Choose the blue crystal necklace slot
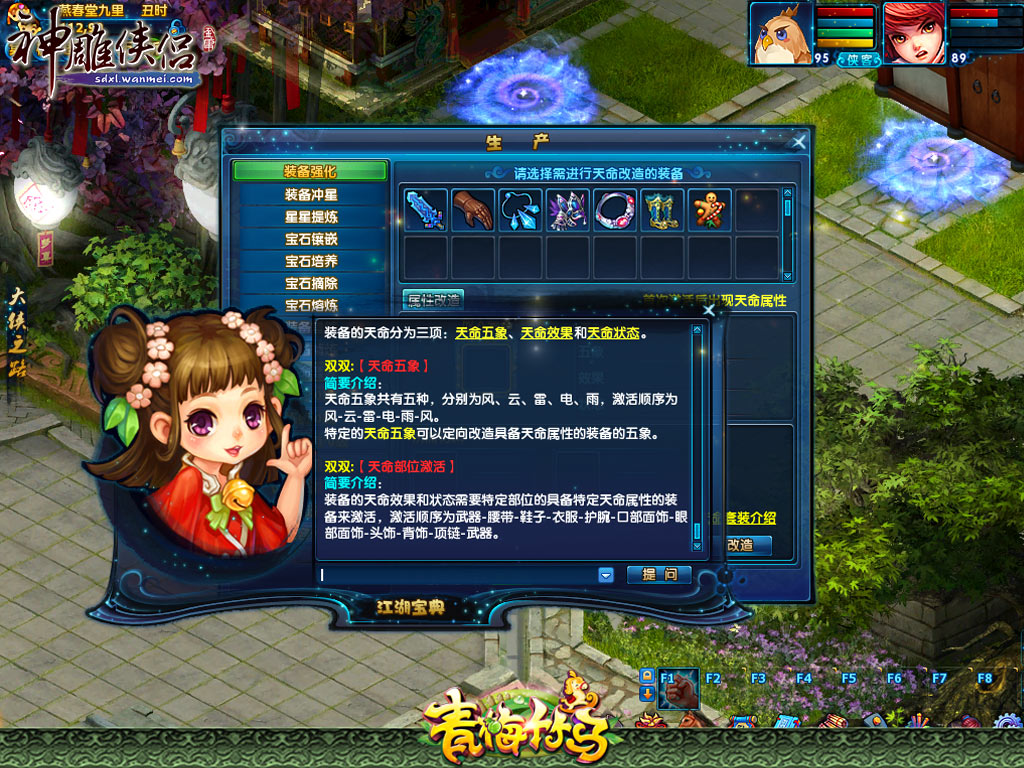Screen dimensions: 1024x768 pyautogui.click(x=520, y=210)
